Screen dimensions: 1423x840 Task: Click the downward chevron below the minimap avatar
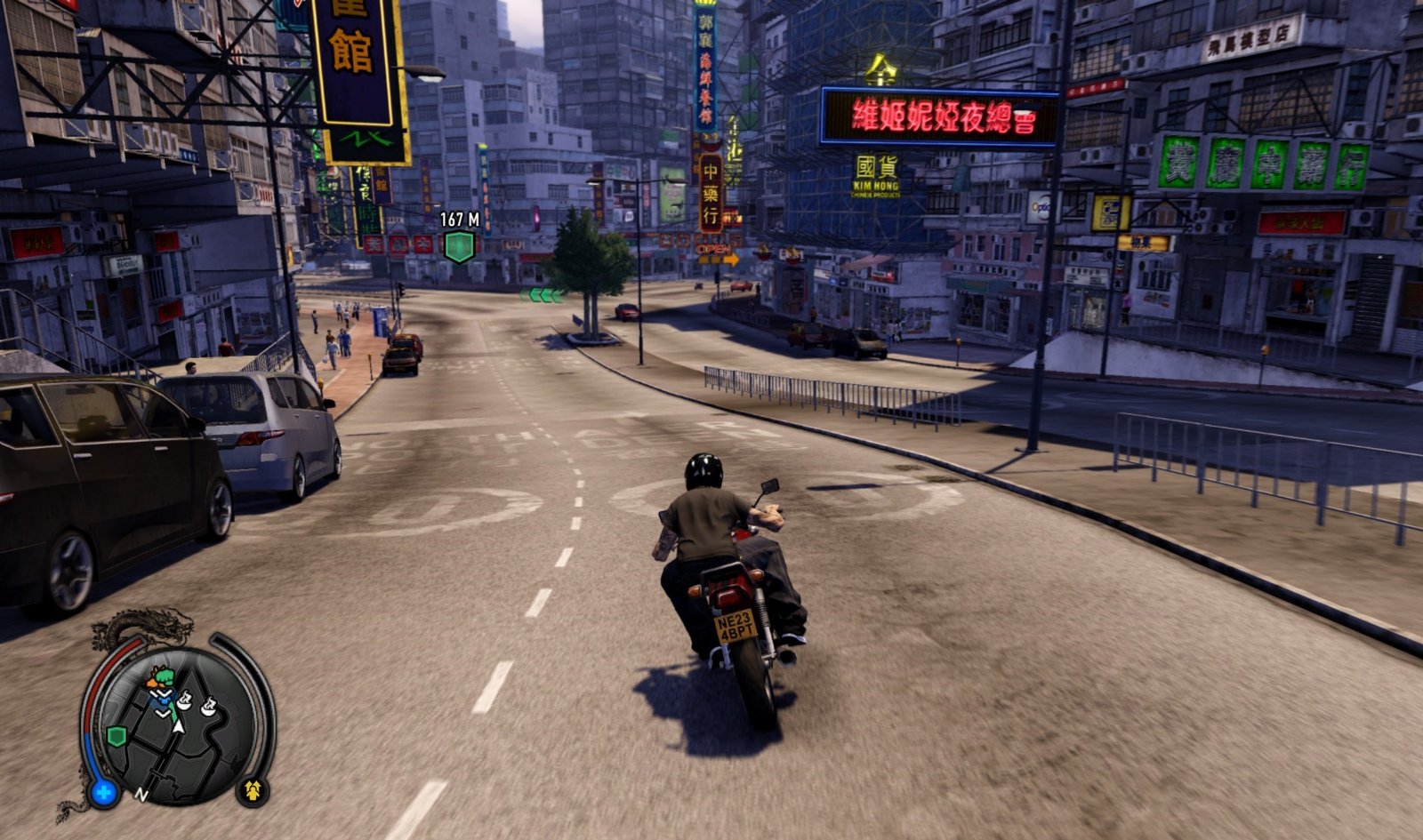click(162, 711)
